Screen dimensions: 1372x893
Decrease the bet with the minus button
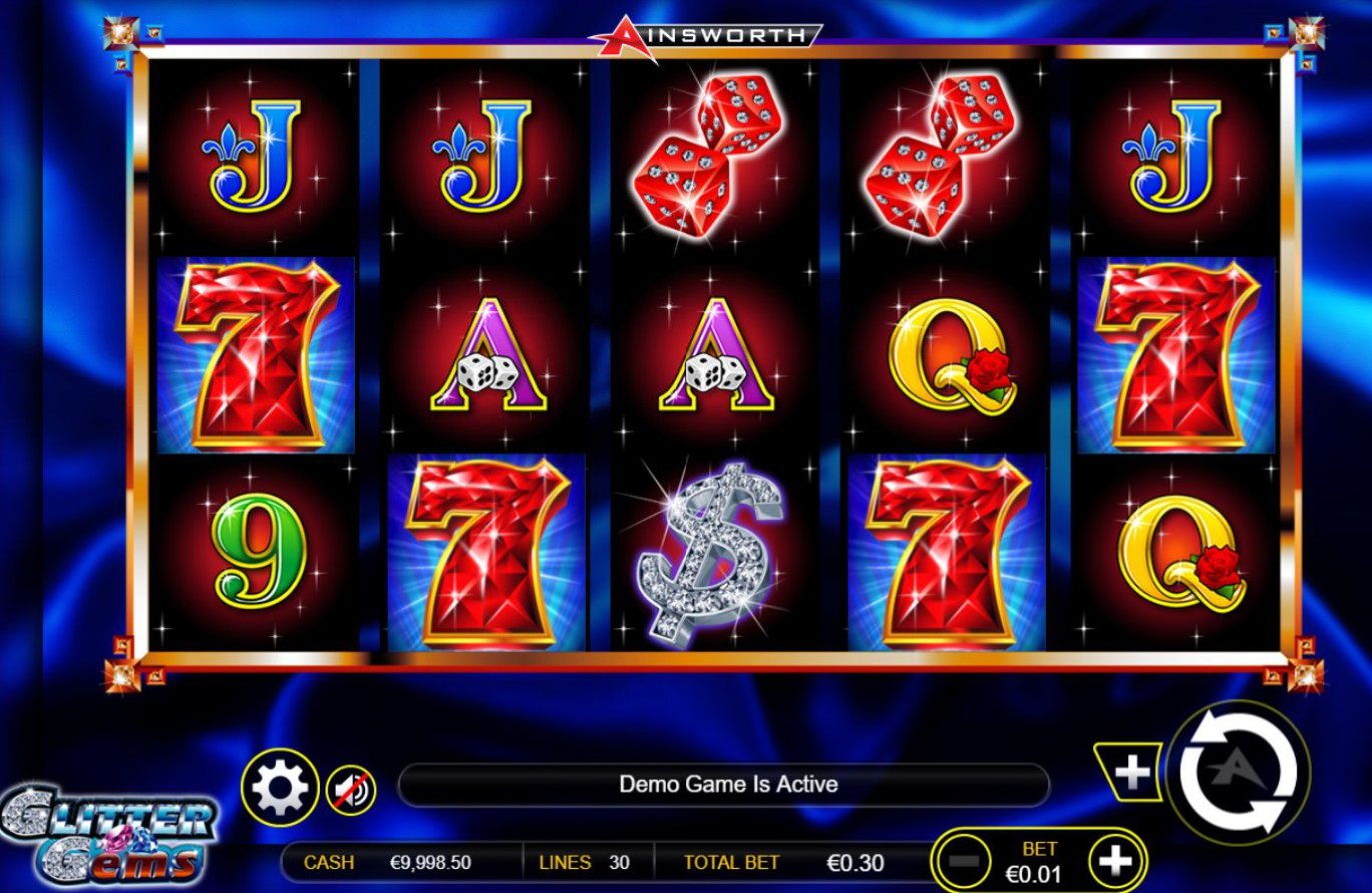[964, 862]
